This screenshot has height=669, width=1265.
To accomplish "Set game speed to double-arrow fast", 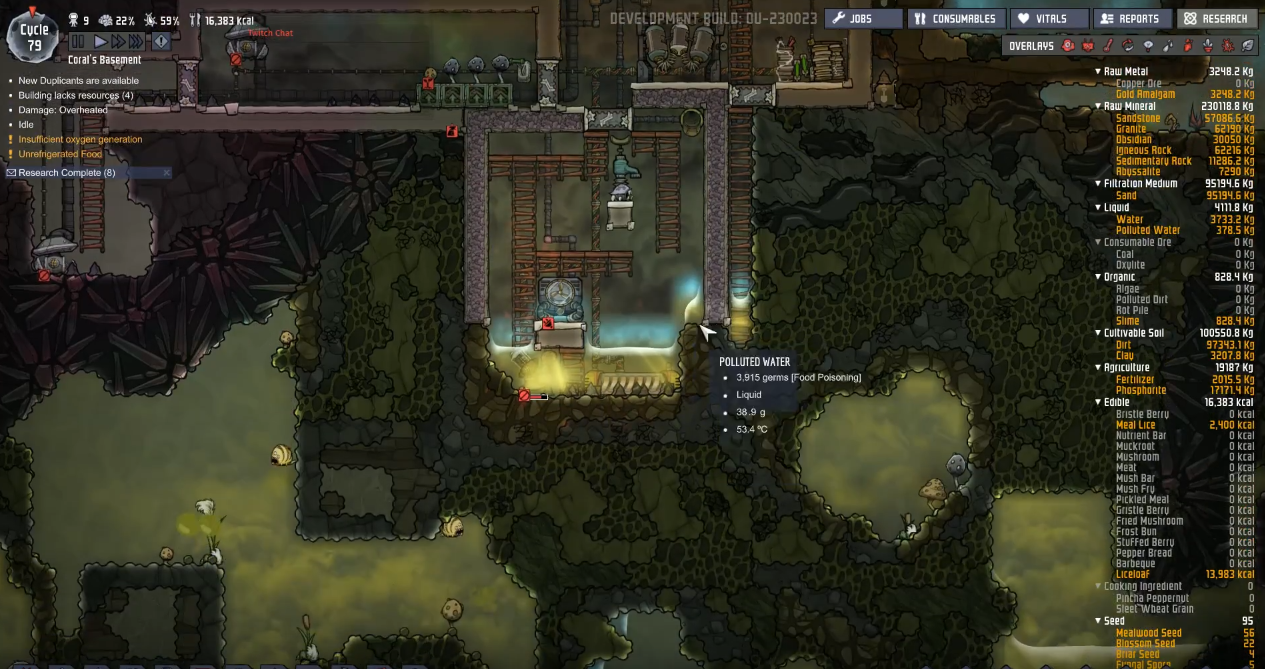I will [x=118, y=42].
